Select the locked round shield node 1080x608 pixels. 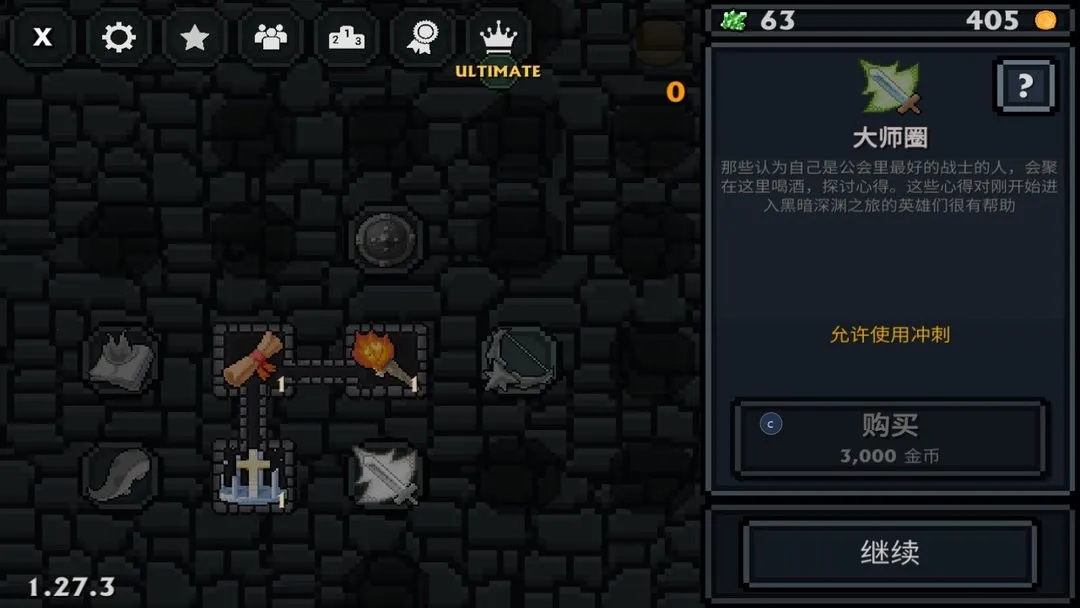point(386,238)
